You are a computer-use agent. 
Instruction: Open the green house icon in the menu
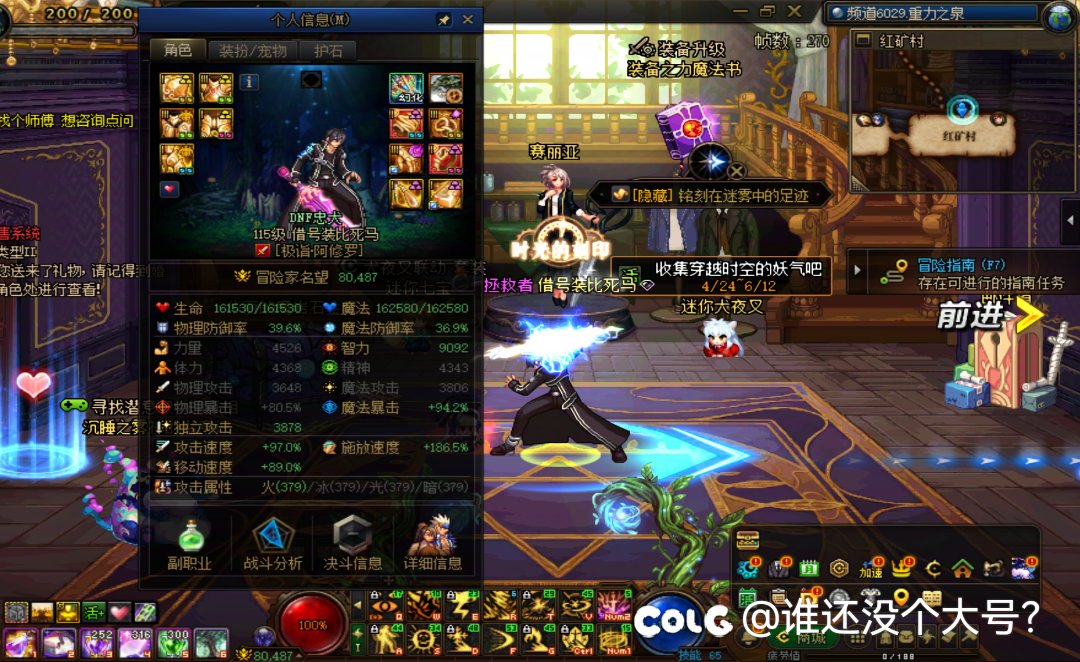coord(962,569)
